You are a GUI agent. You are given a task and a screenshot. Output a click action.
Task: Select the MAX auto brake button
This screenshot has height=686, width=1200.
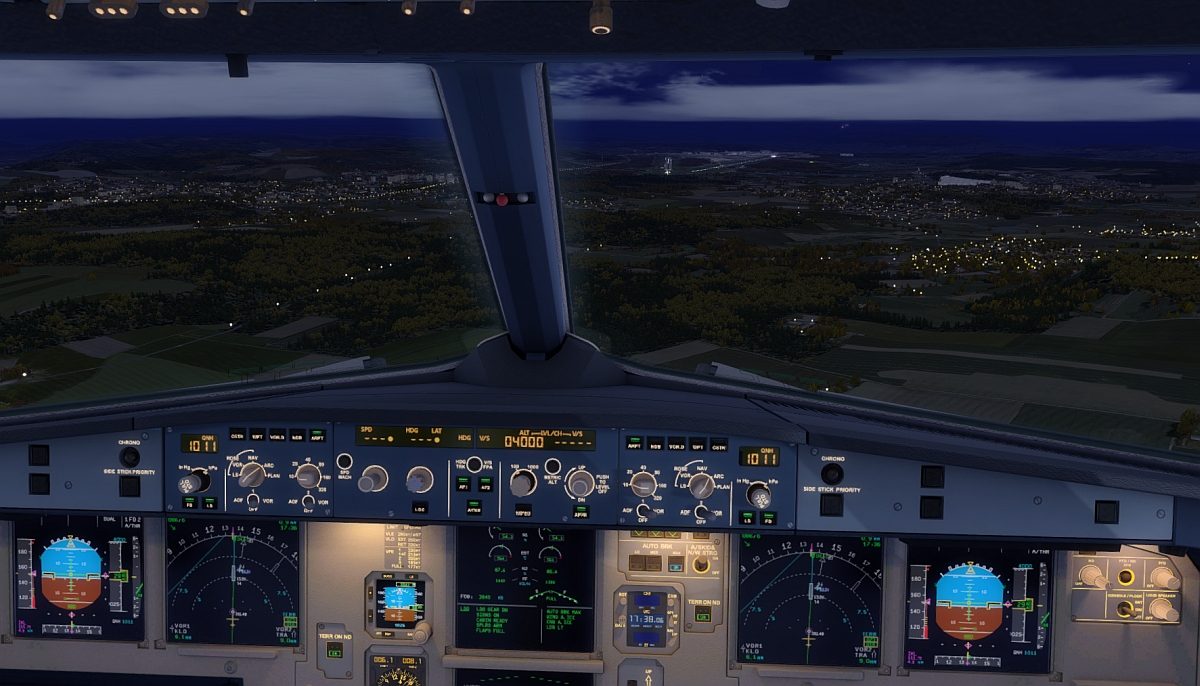coord(677,564)
